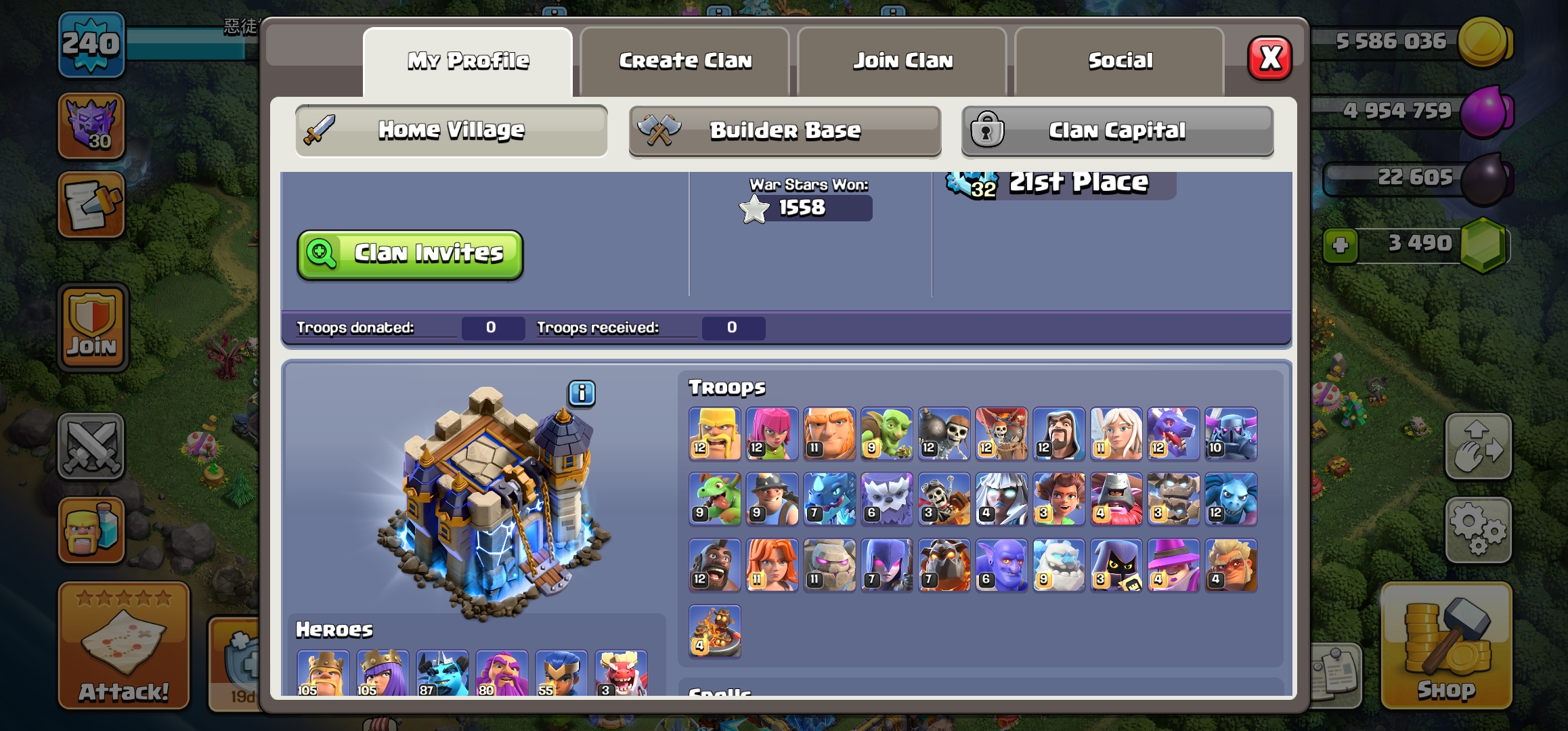Close the profile window

tap(1269, 59)
